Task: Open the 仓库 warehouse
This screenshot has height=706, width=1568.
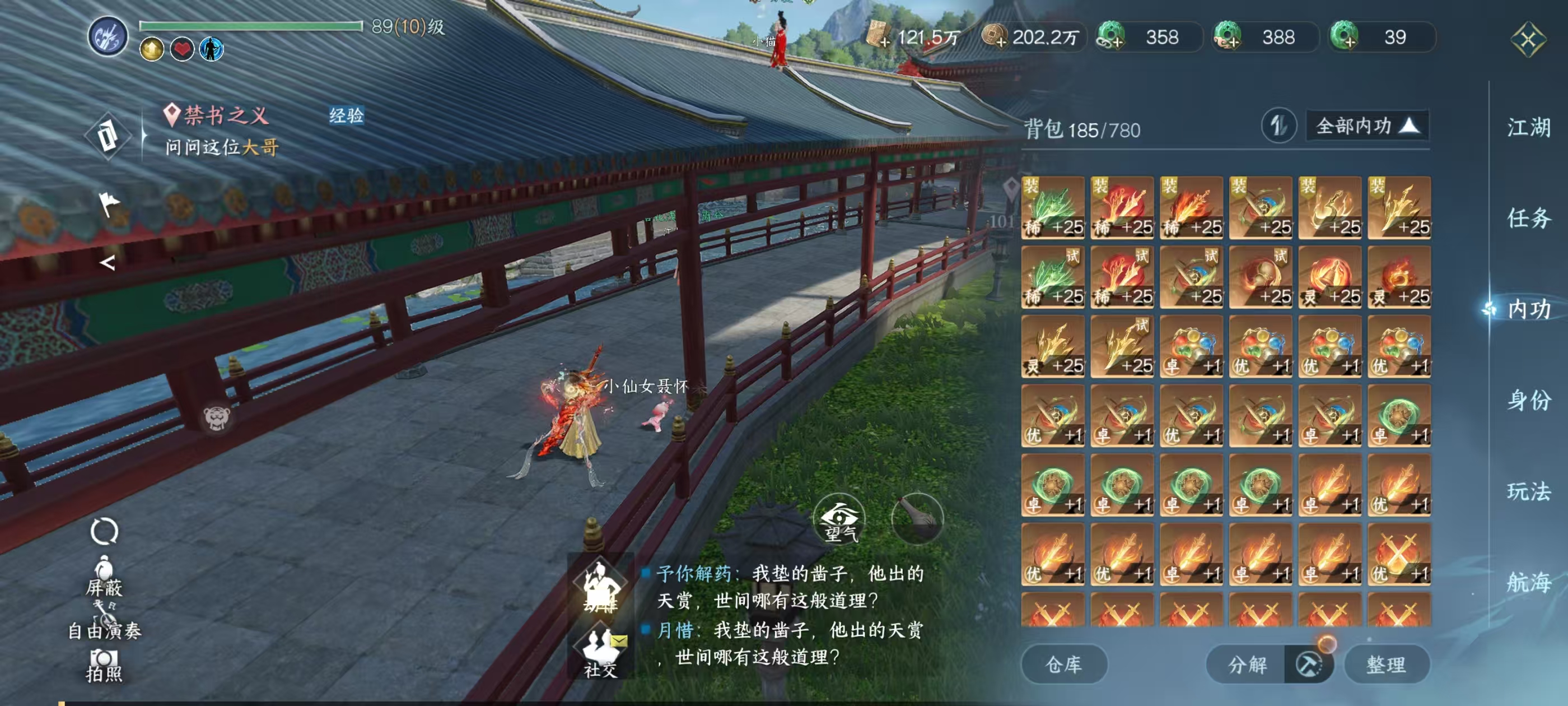Action: coord(1063,664)
